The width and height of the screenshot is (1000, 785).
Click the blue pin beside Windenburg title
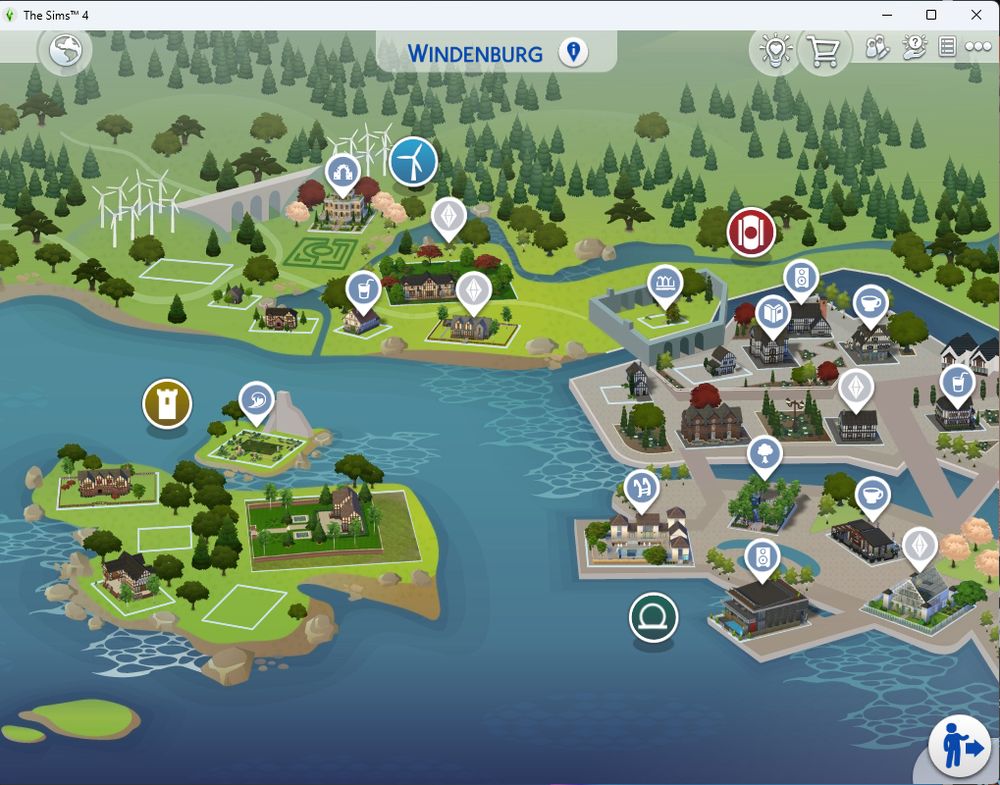point(573,52)
